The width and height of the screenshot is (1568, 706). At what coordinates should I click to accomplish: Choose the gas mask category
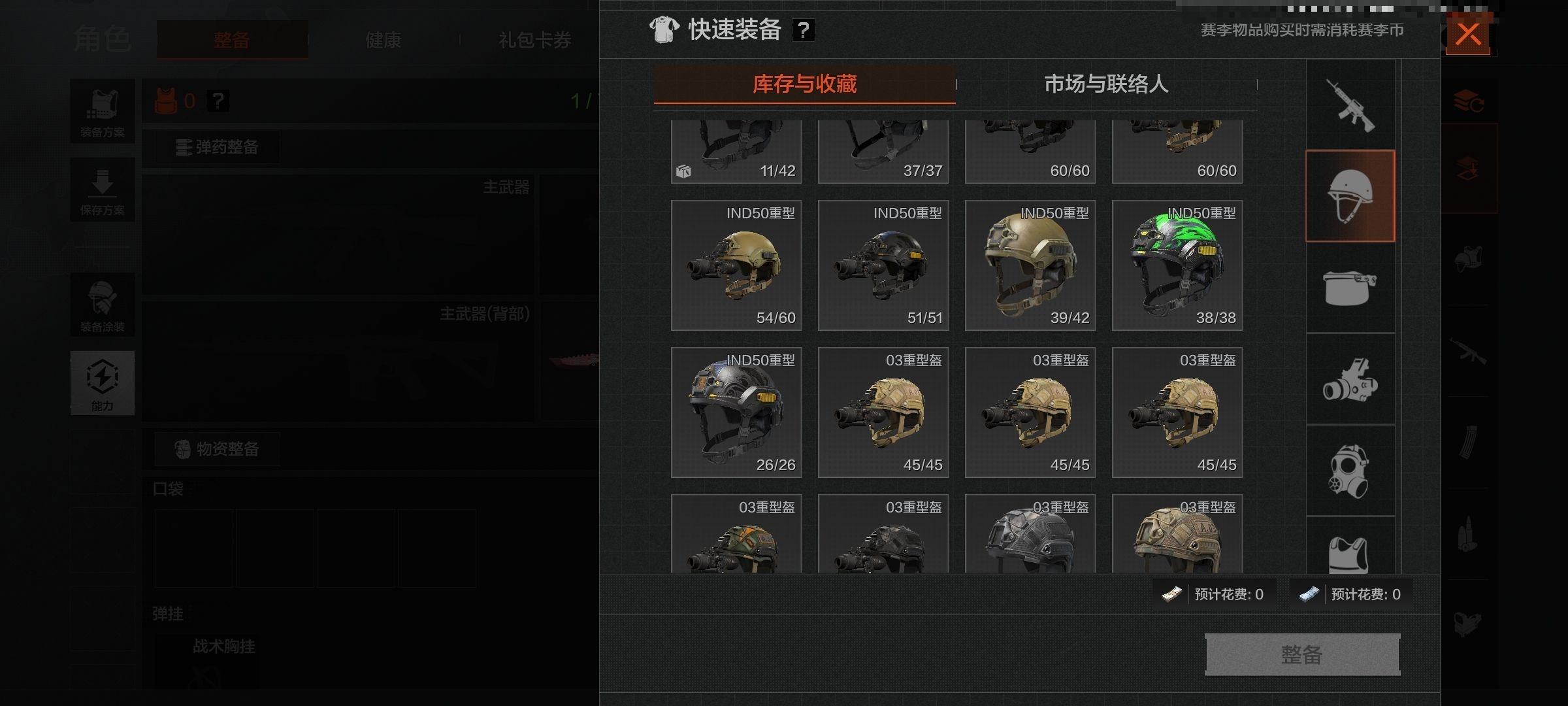(1350, 471)
